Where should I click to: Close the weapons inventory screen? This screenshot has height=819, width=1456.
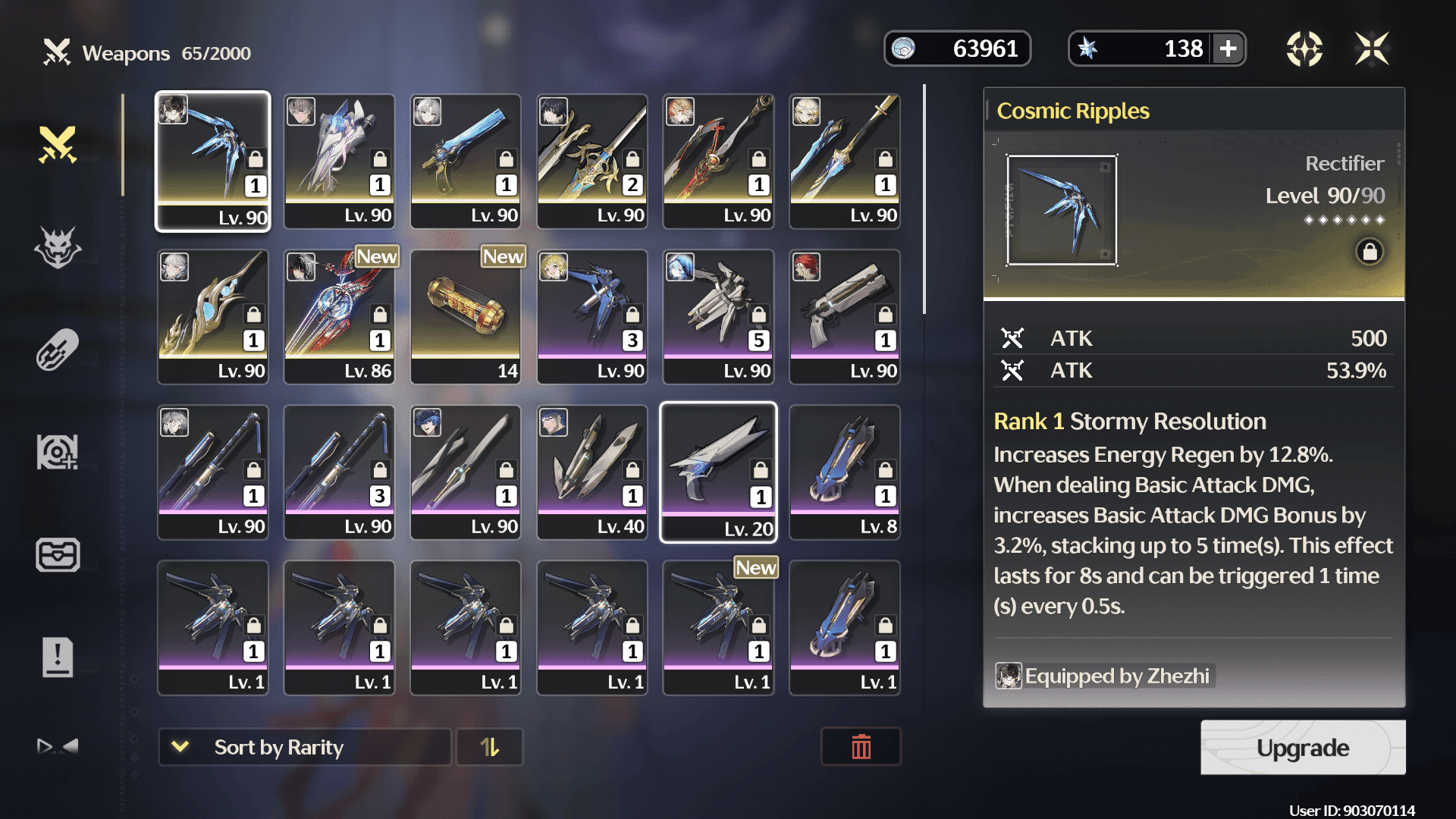click(1372, 49)
